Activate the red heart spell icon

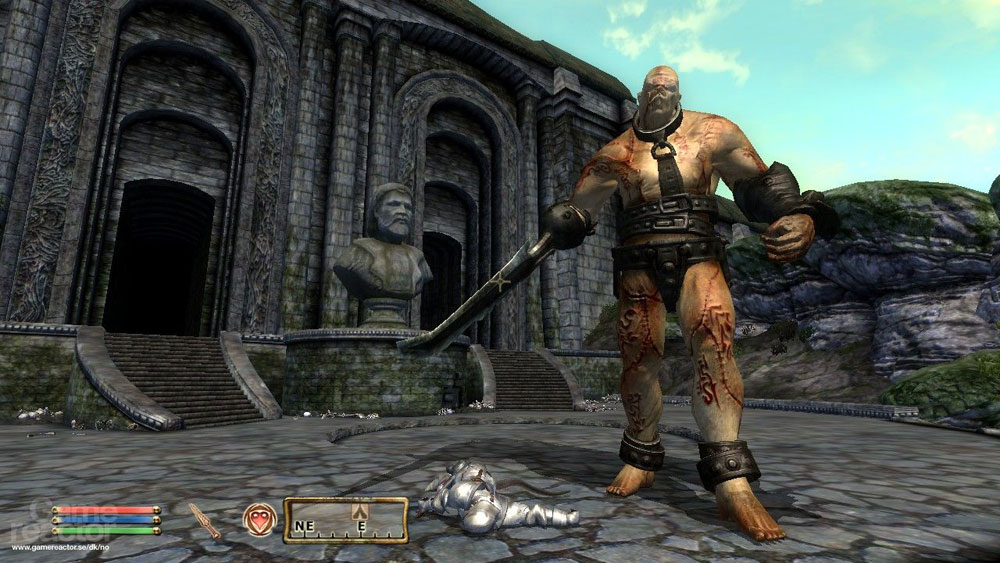(x=259, y=519)
